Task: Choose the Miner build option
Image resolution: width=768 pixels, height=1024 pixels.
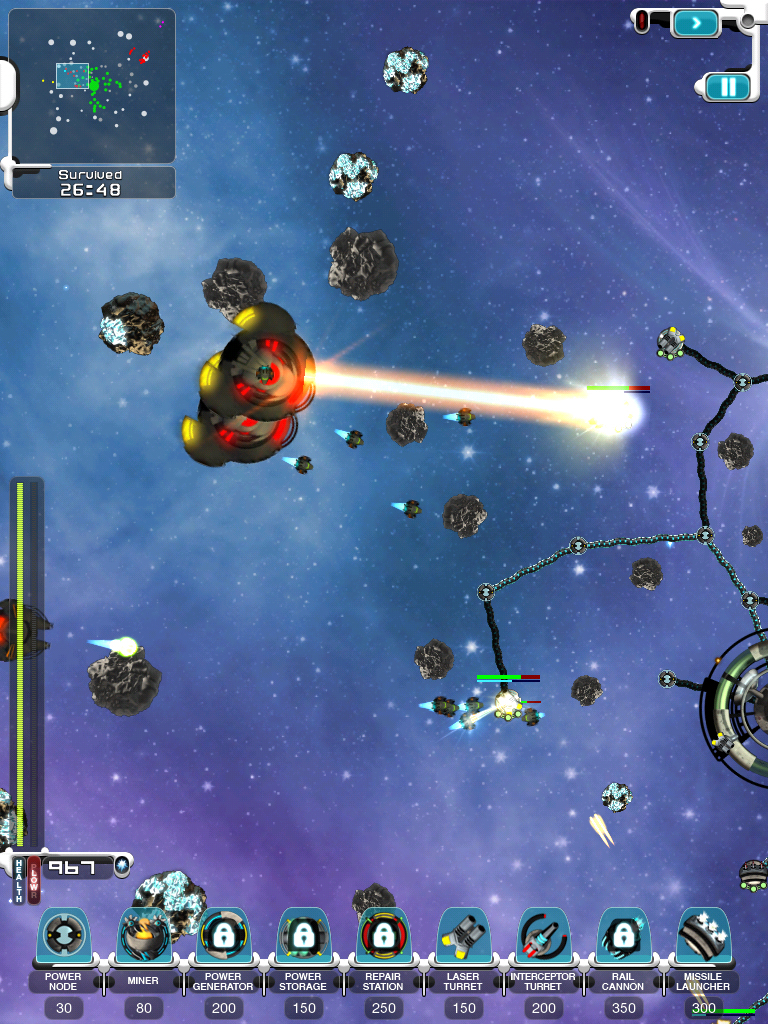Action: (143, 938)
